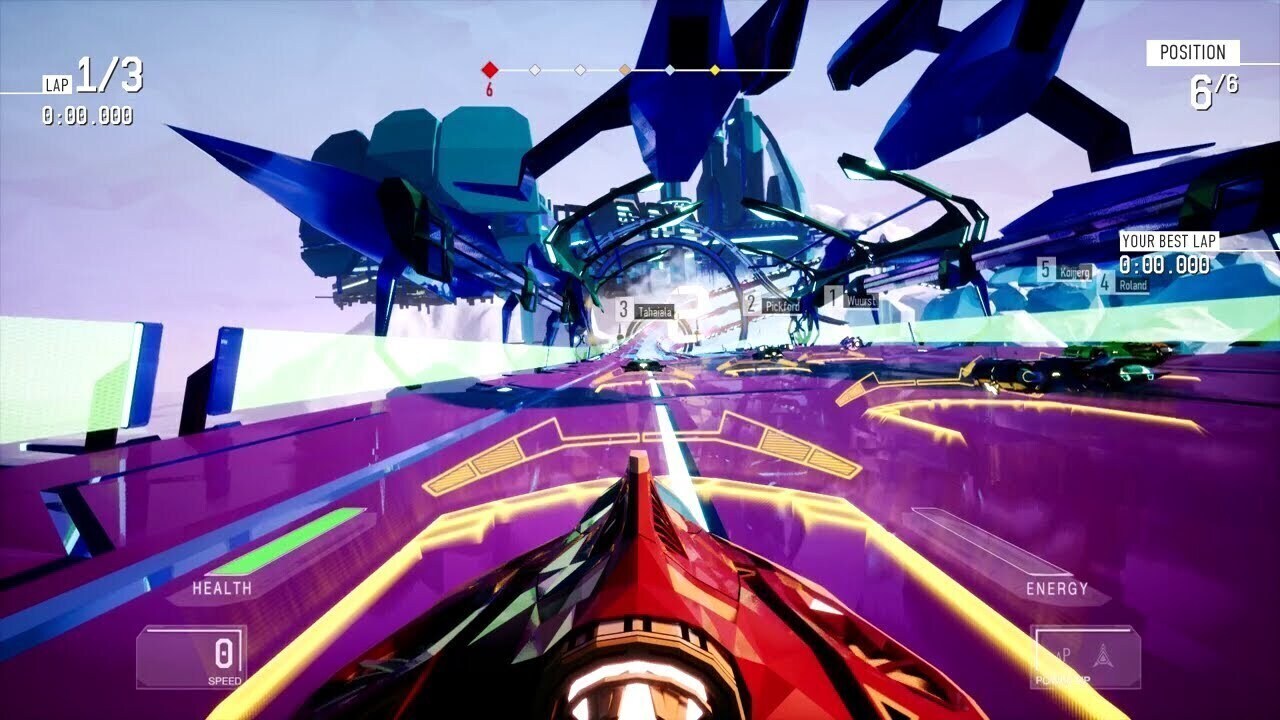Select the yellow marker on the race progress track
Screen dimensions: 1280x720
point(714,70)
